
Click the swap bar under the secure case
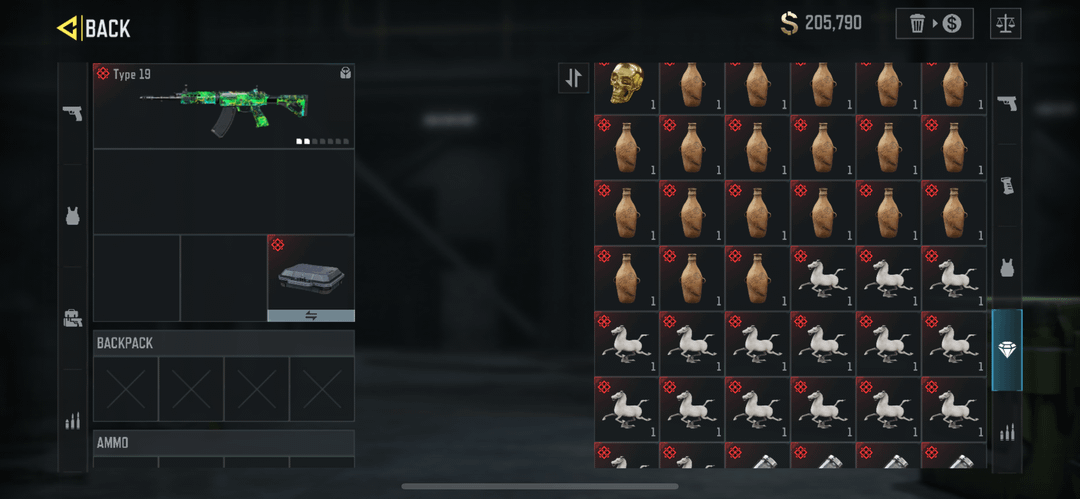coord(311,315)
